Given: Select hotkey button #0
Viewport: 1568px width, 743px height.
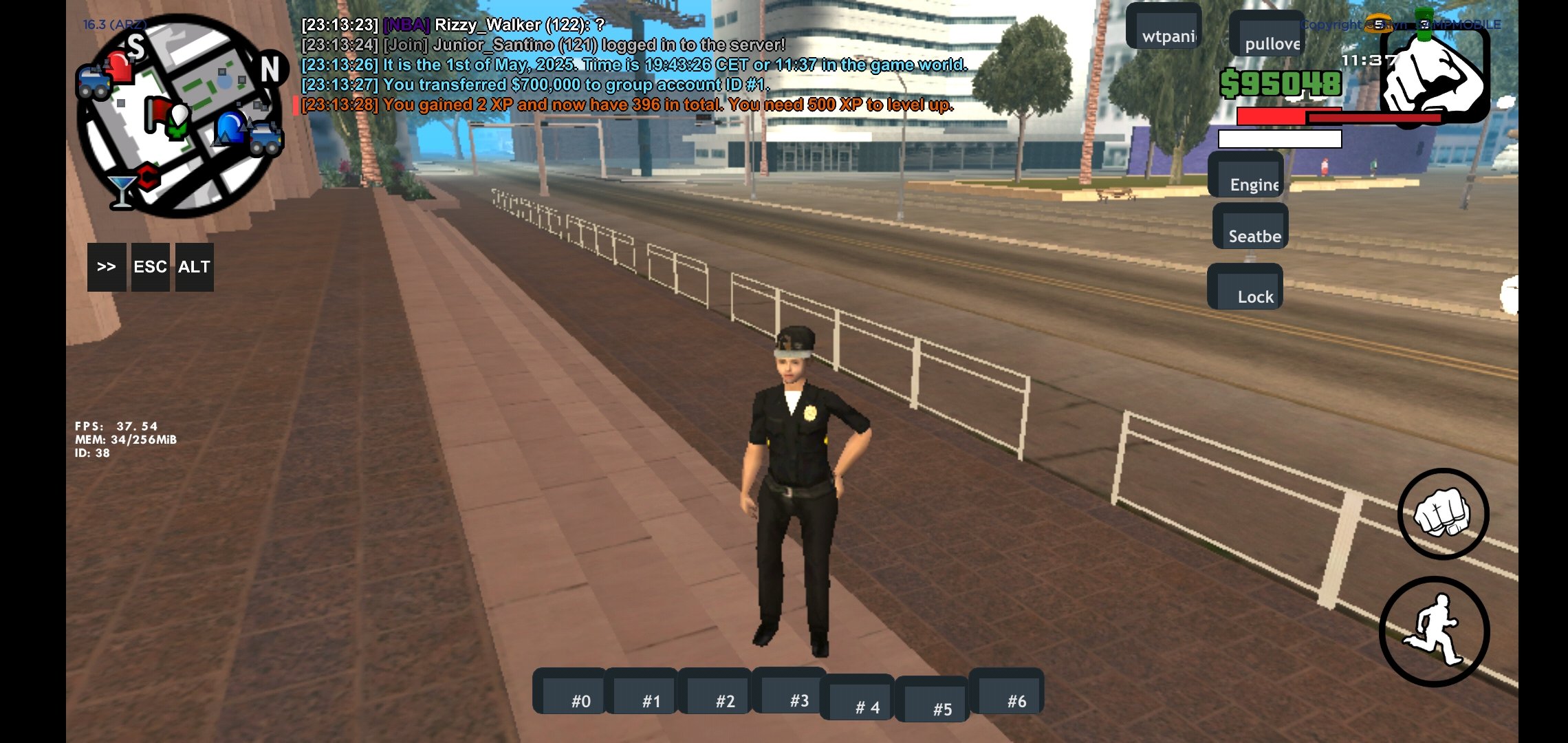Looking at the screenshot, I should tap(570, 692).
